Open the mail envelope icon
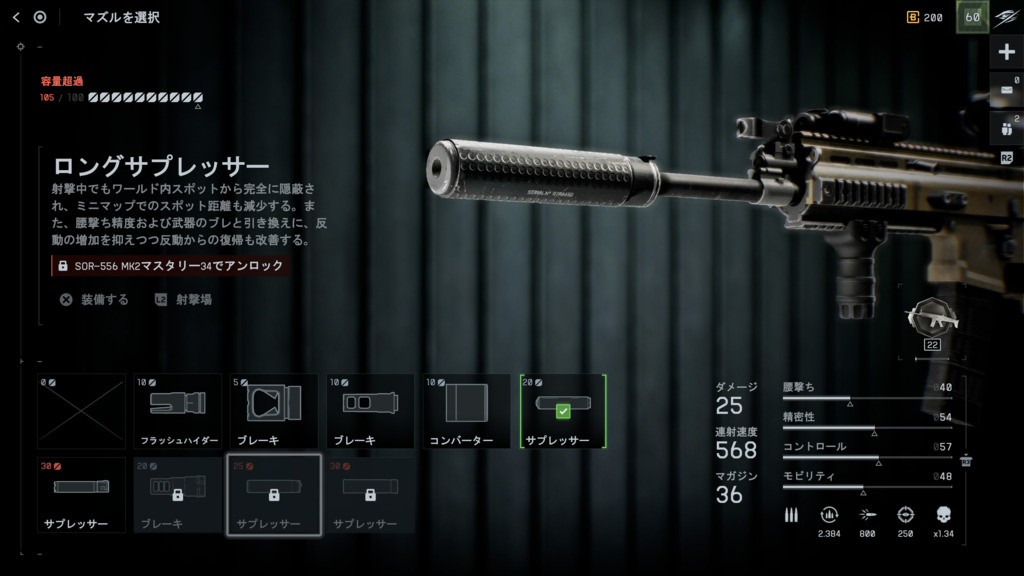 (1006, 90)
